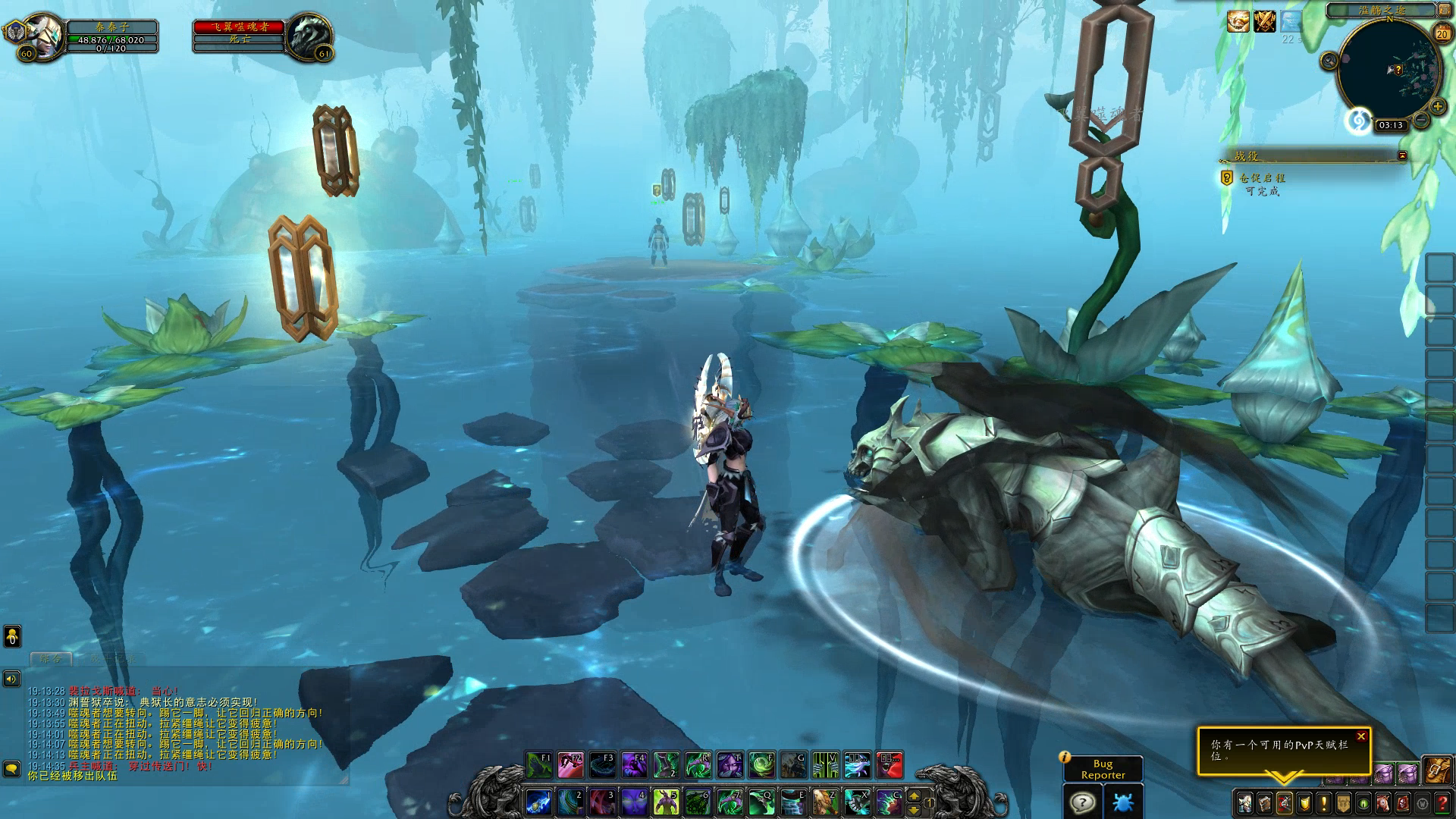
Task: Open the mounts collection horse icon
Action: [1383, 802]
